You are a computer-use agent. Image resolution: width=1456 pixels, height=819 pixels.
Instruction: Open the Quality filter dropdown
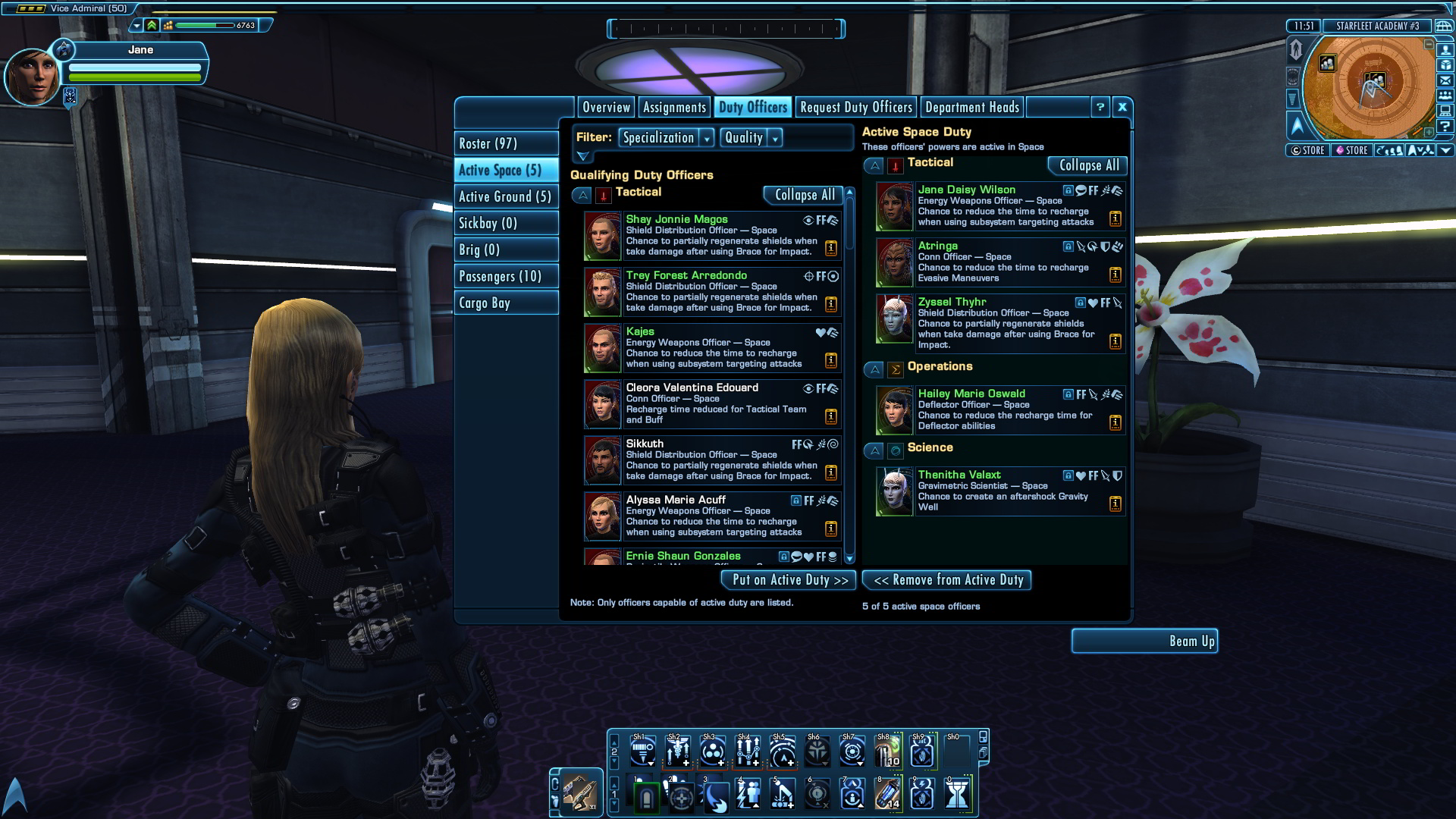pyautogui.click(x=751, y=137)
